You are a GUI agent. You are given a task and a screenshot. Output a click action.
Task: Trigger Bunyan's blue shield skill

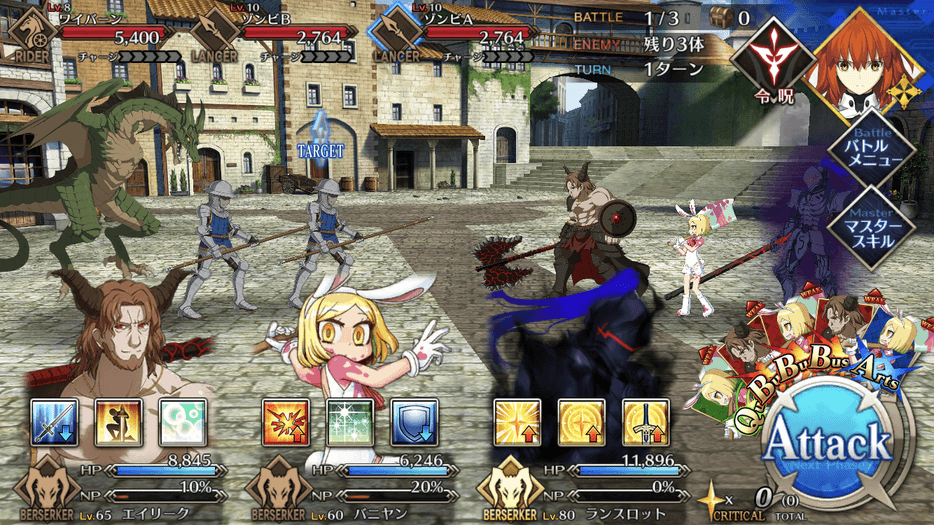point(414,423)
